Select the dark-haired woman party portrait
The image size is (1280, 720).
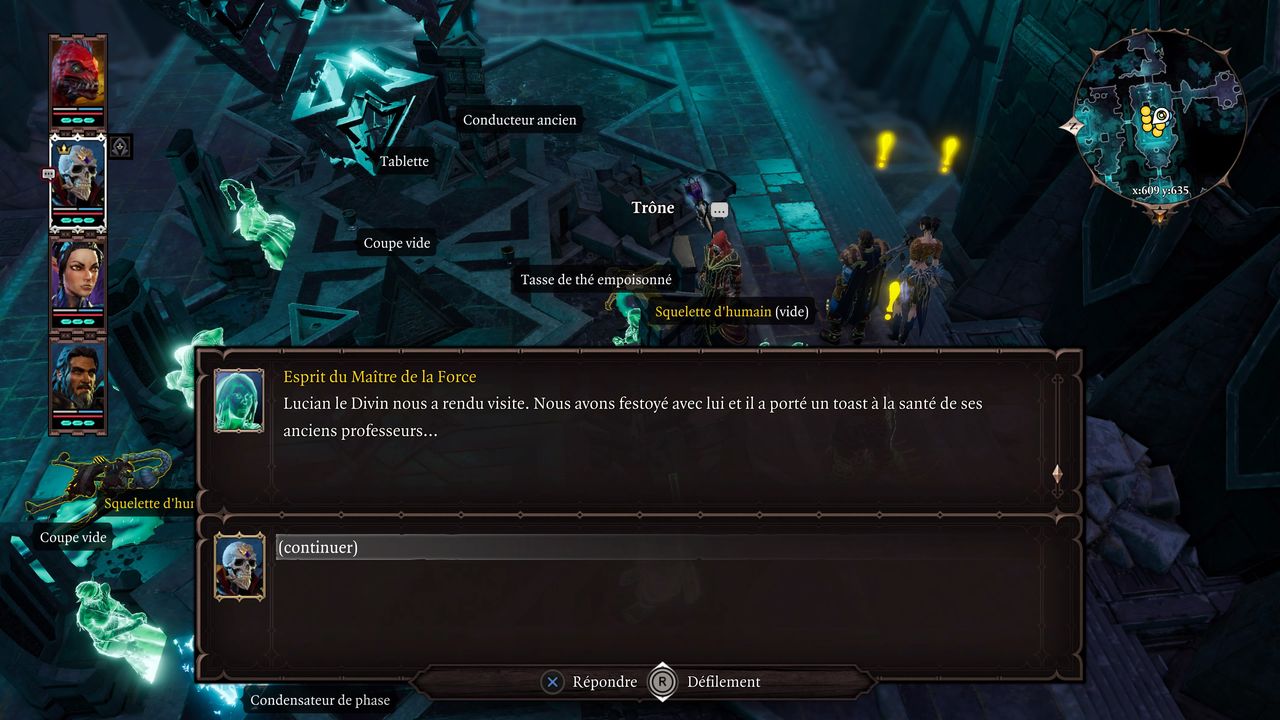coord(78,276)
